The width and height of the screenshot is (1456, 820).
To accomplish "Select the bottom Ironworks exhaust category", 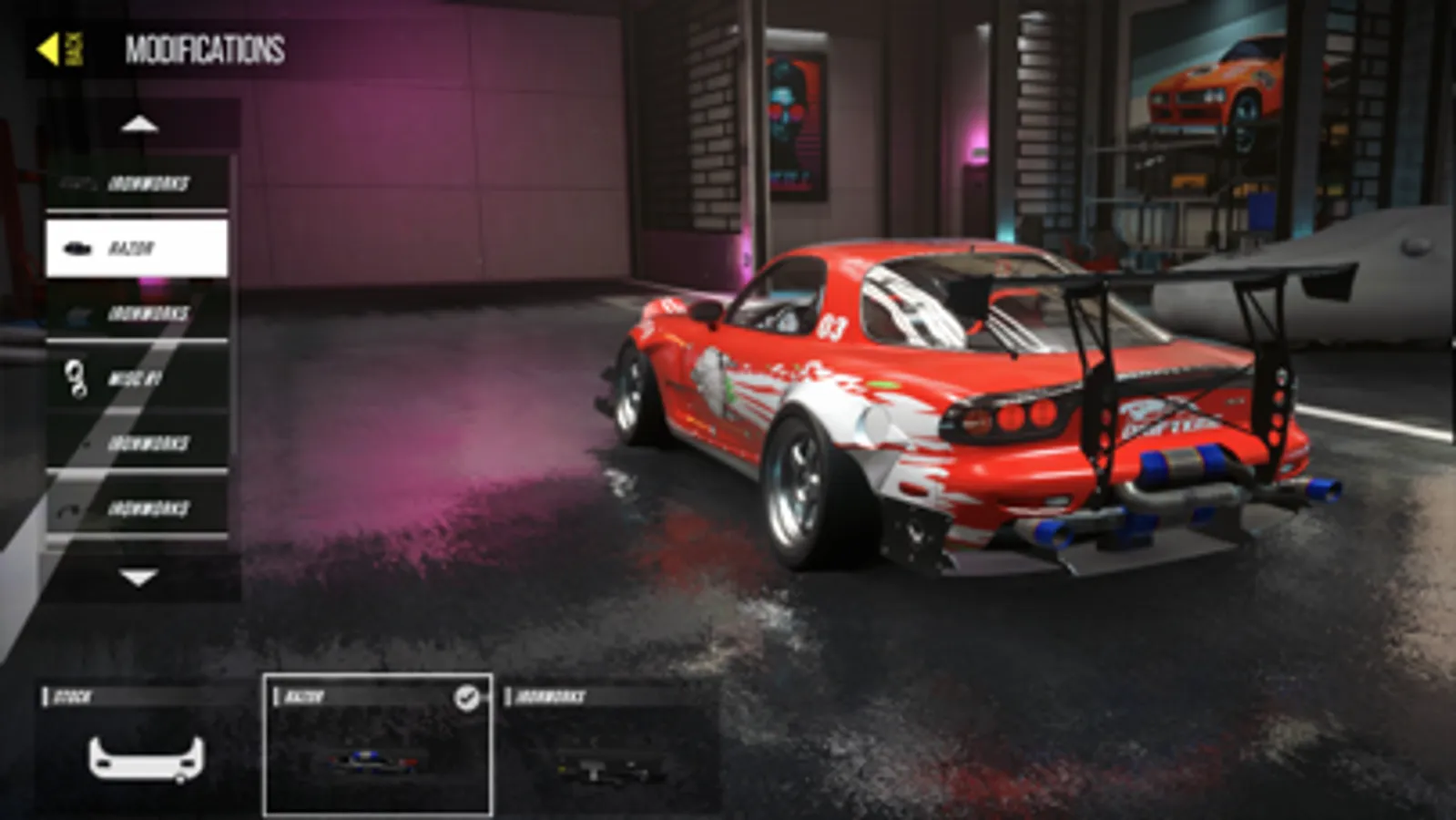I will [137, 508].
